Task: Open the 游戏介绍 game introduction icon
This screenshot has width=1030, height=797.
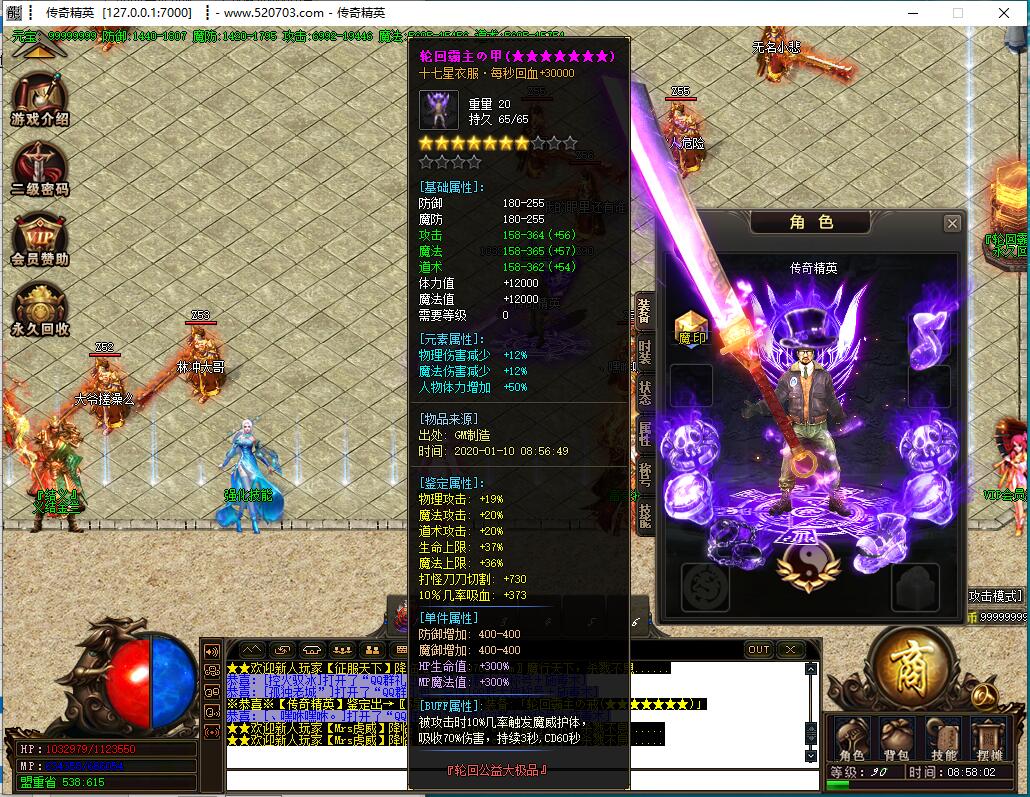Action: (x=40, y=100)
